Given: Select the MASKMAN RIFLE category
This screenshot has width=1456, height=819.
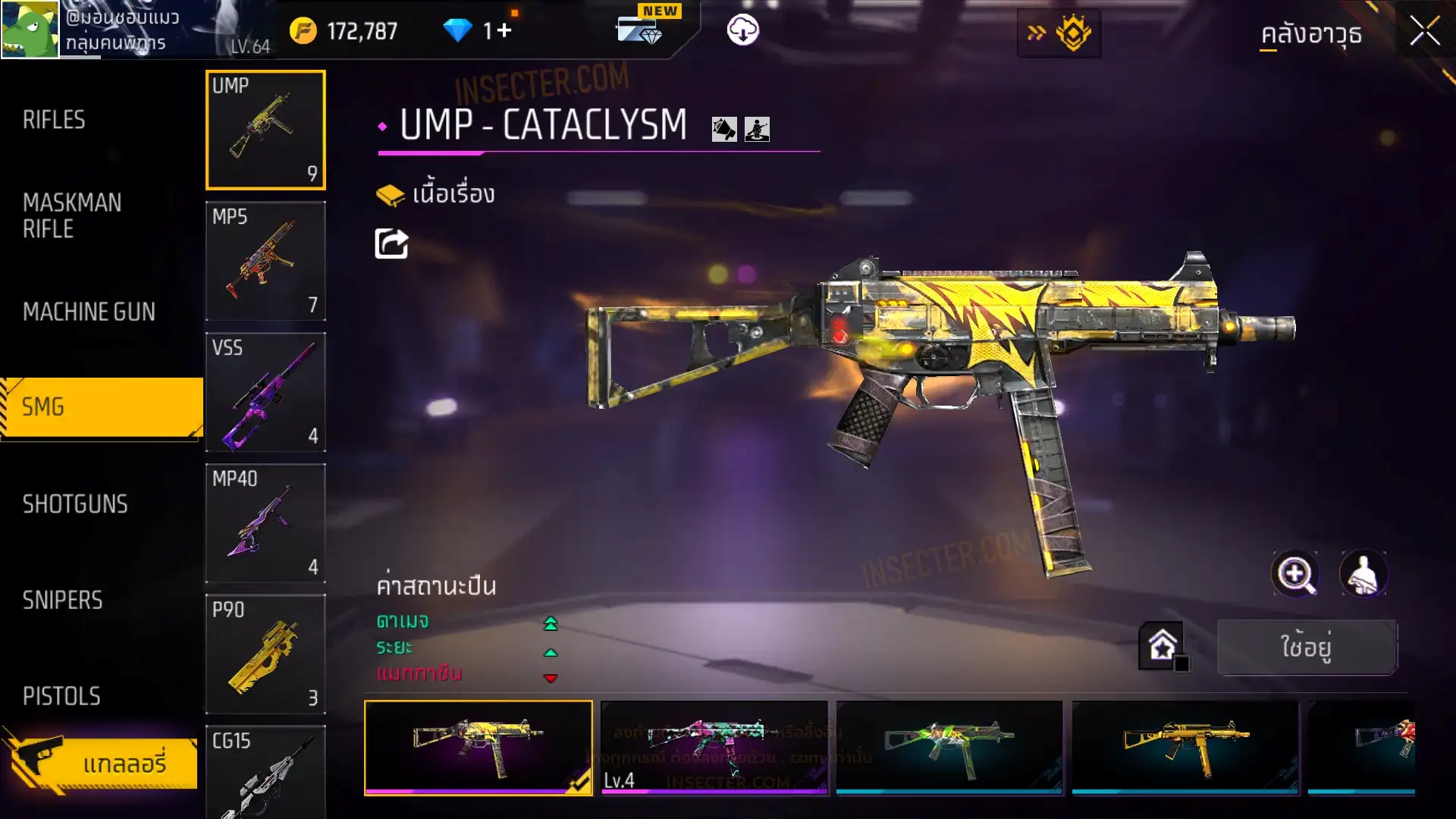Looking at the screenshot, I should [x=72, y=216].
